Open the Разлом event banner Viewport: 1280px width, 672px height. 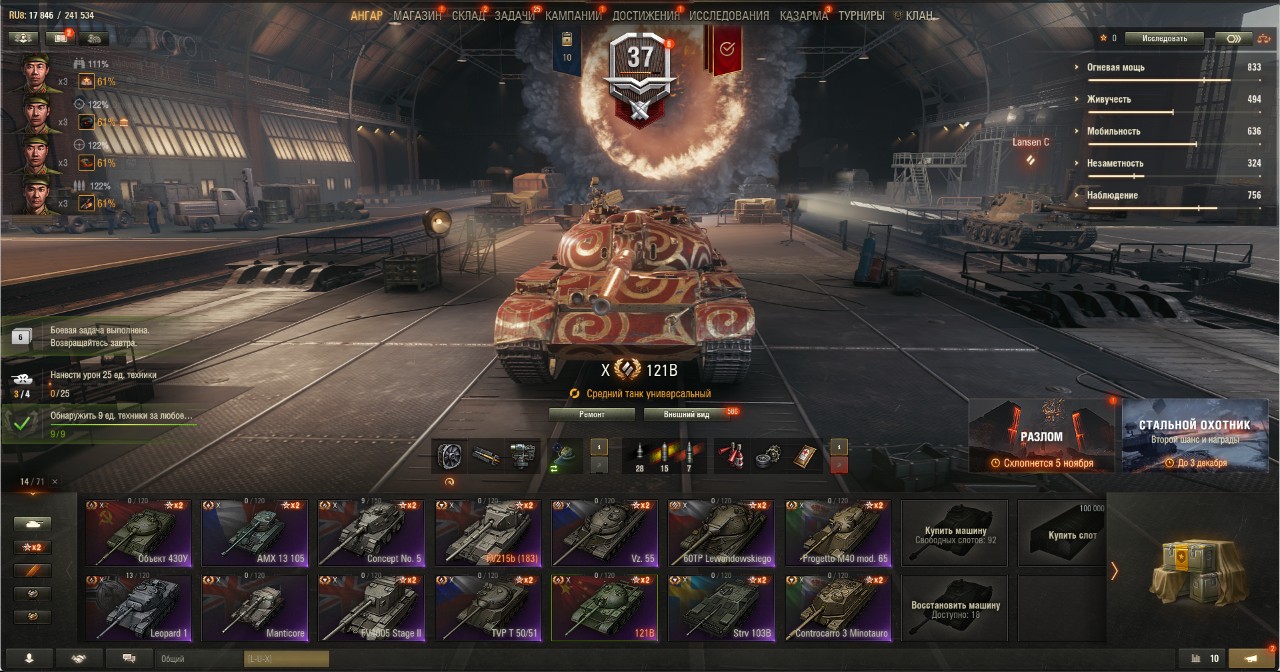tap(1041, 435)
